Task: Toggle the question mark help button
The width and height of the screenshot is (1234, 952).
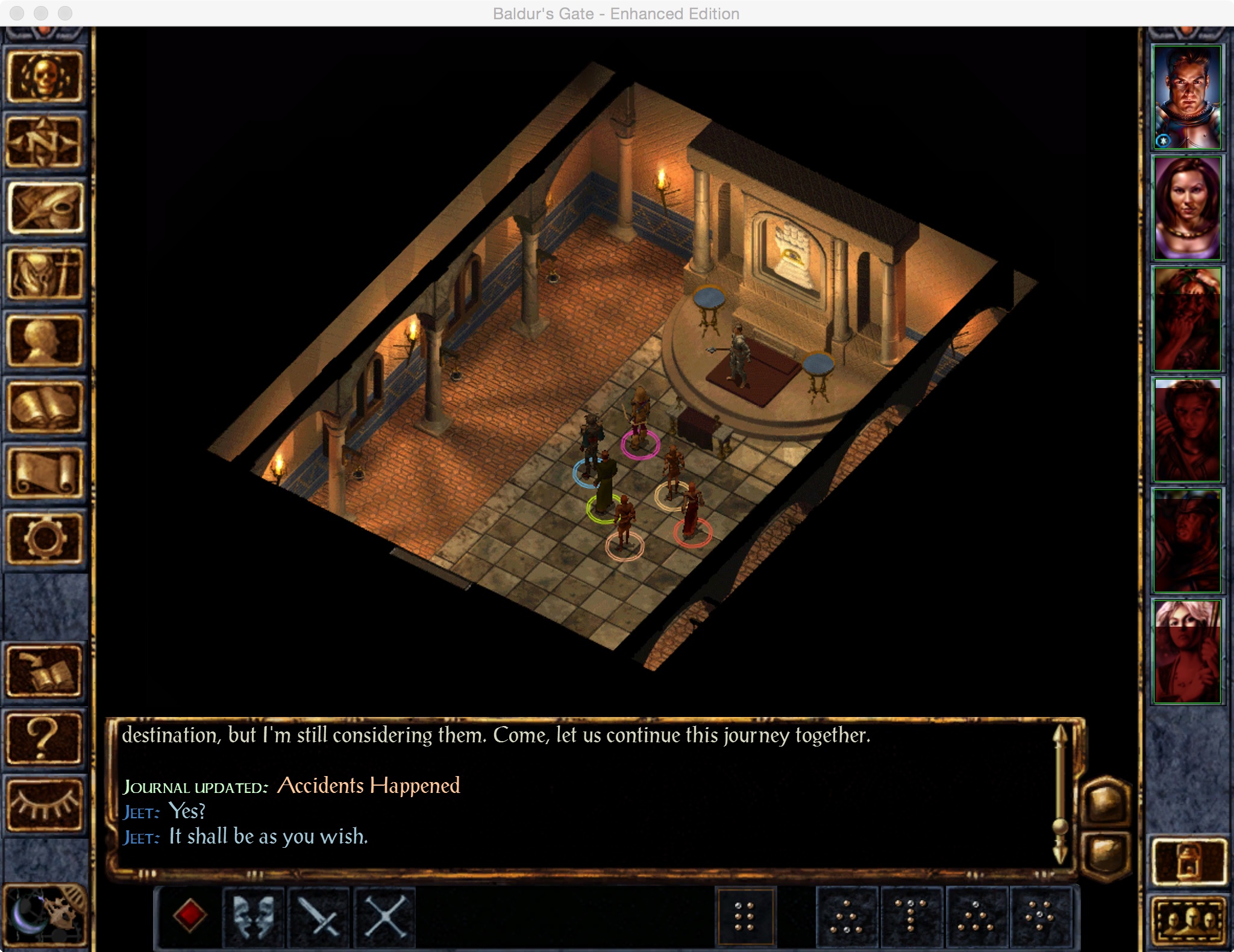Action: 44,738
